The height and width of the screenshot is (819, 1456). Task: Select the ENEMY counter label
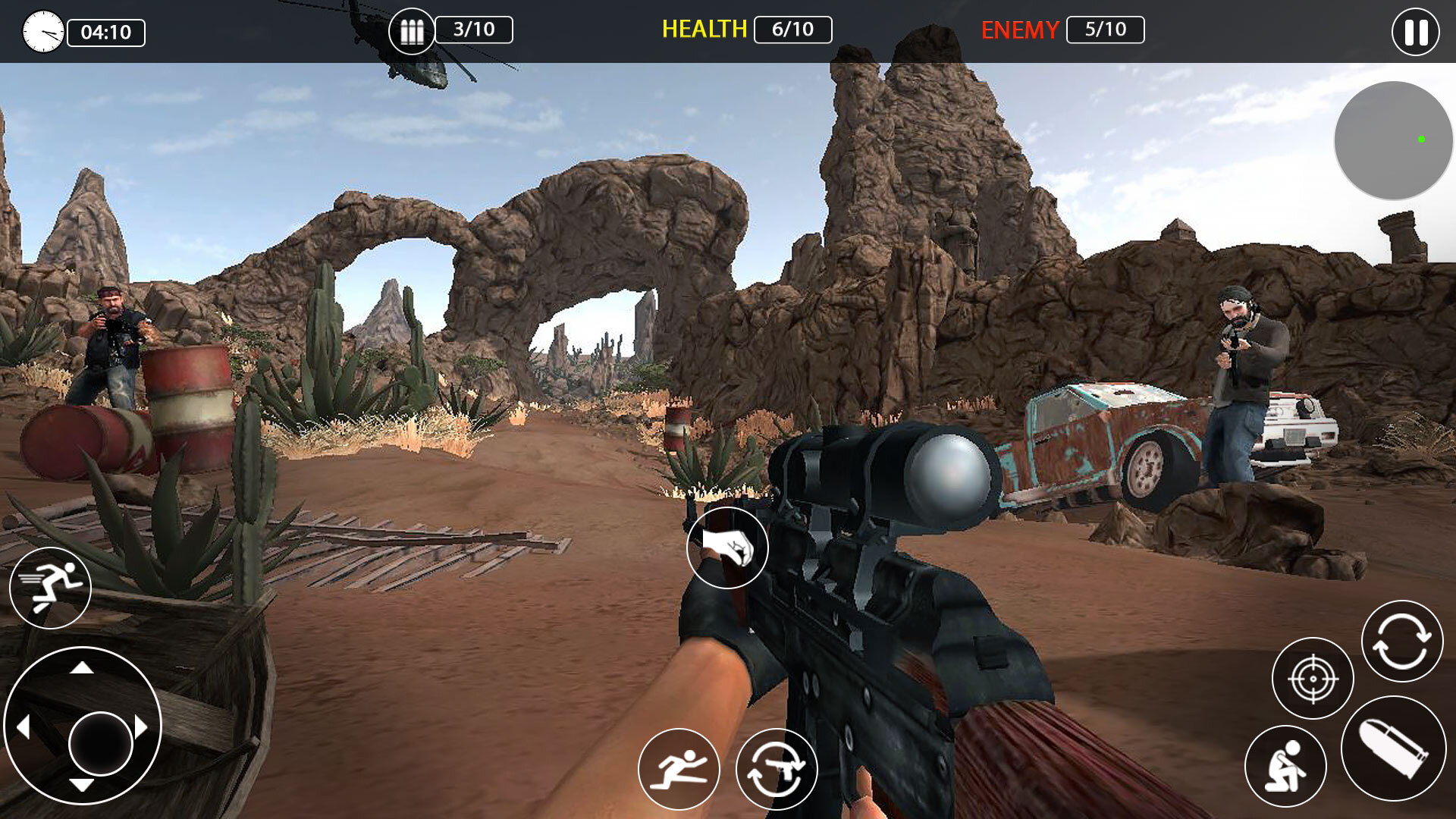(x=1020, y=31)
